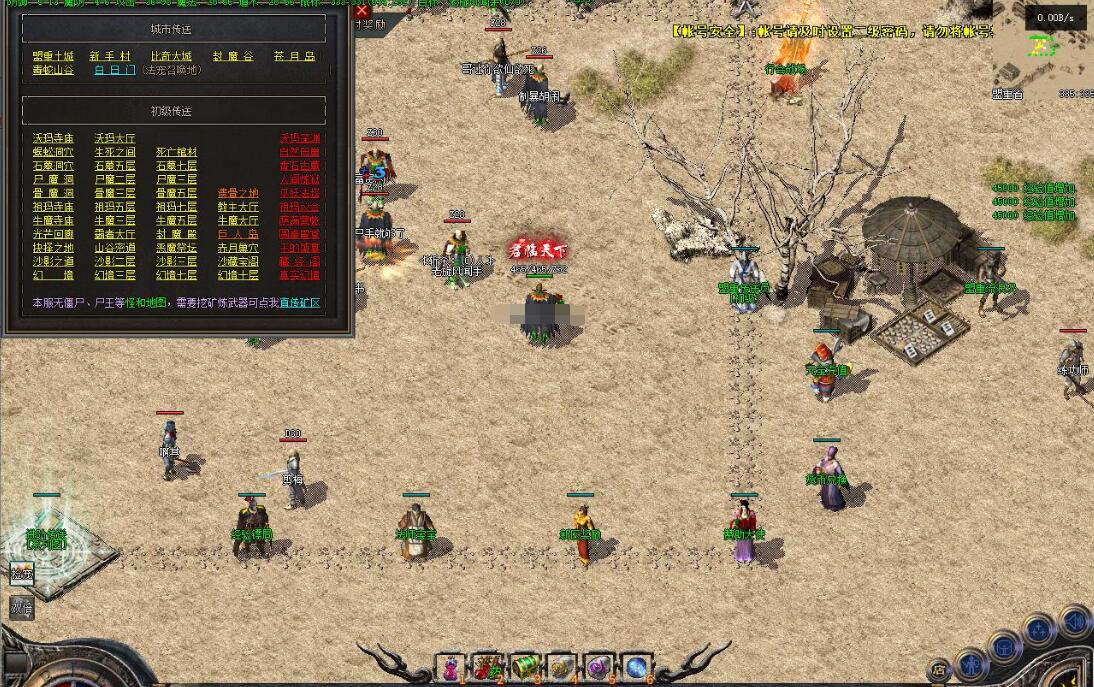Use the purple ring in slot 5

tap(598, 667)
